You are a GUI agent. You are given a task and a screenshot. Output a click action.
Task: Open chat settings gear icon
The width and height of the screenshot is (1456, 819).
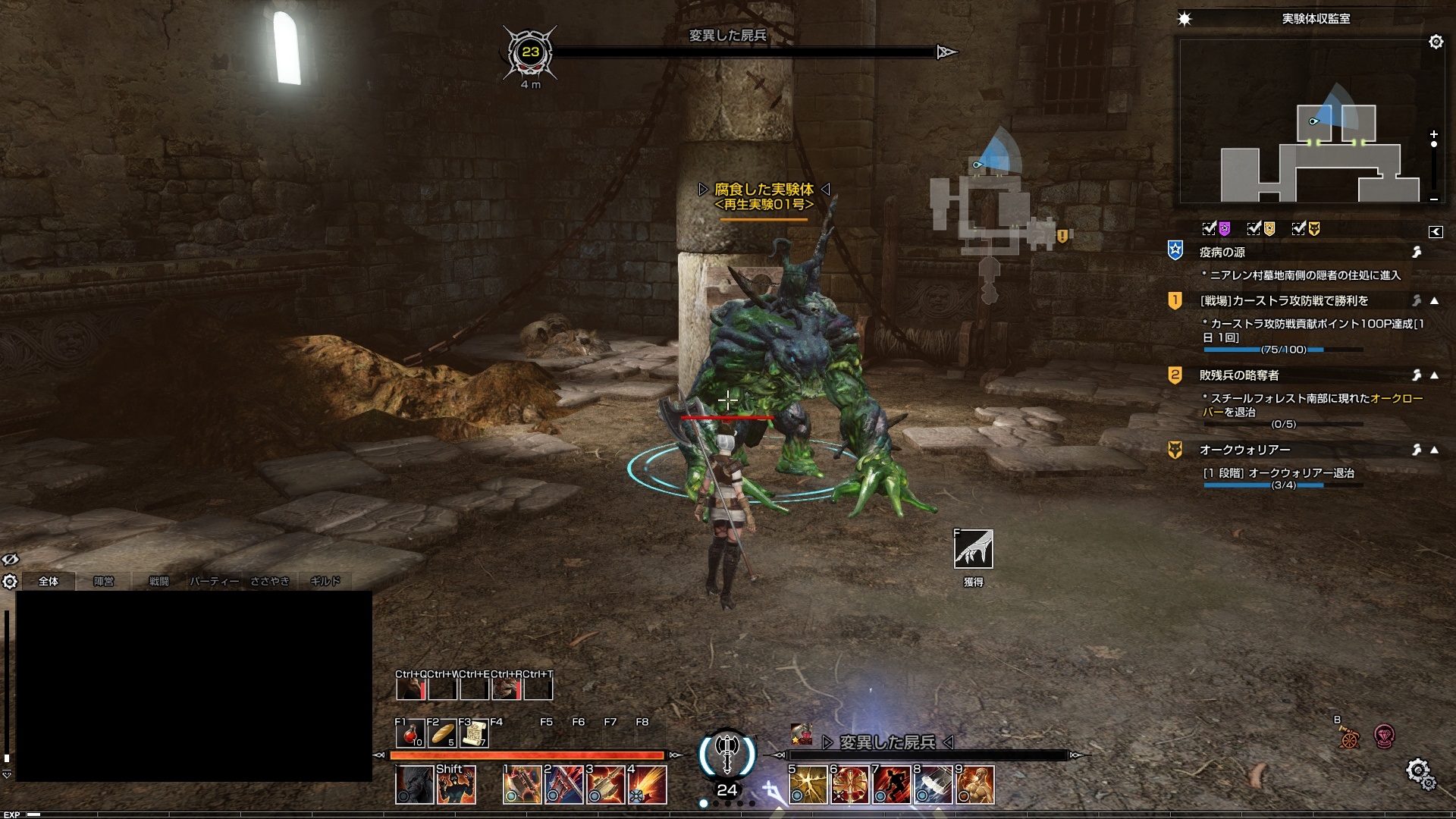10,582
